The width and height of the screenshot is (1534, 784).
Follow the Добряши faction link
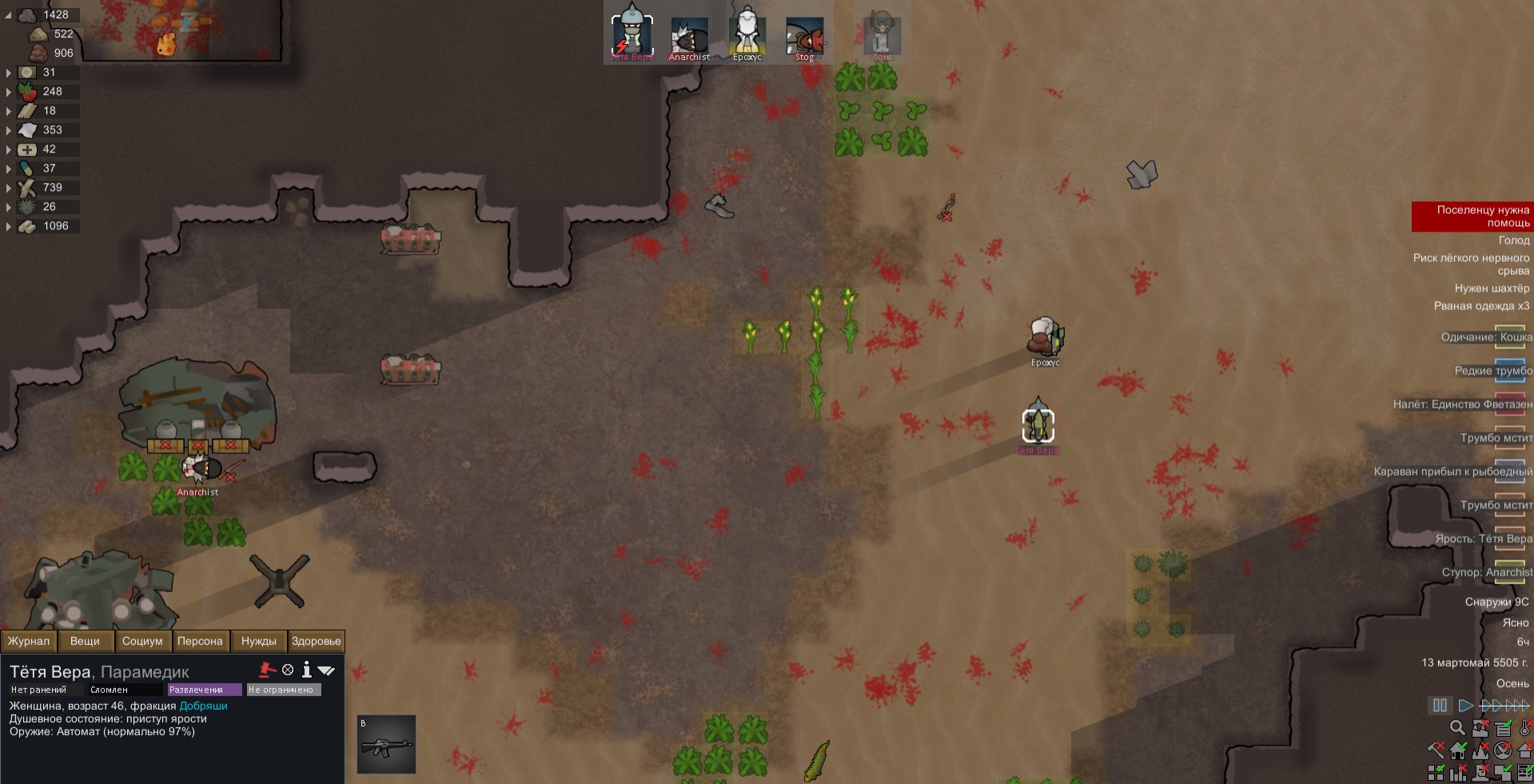coord(203,706)
